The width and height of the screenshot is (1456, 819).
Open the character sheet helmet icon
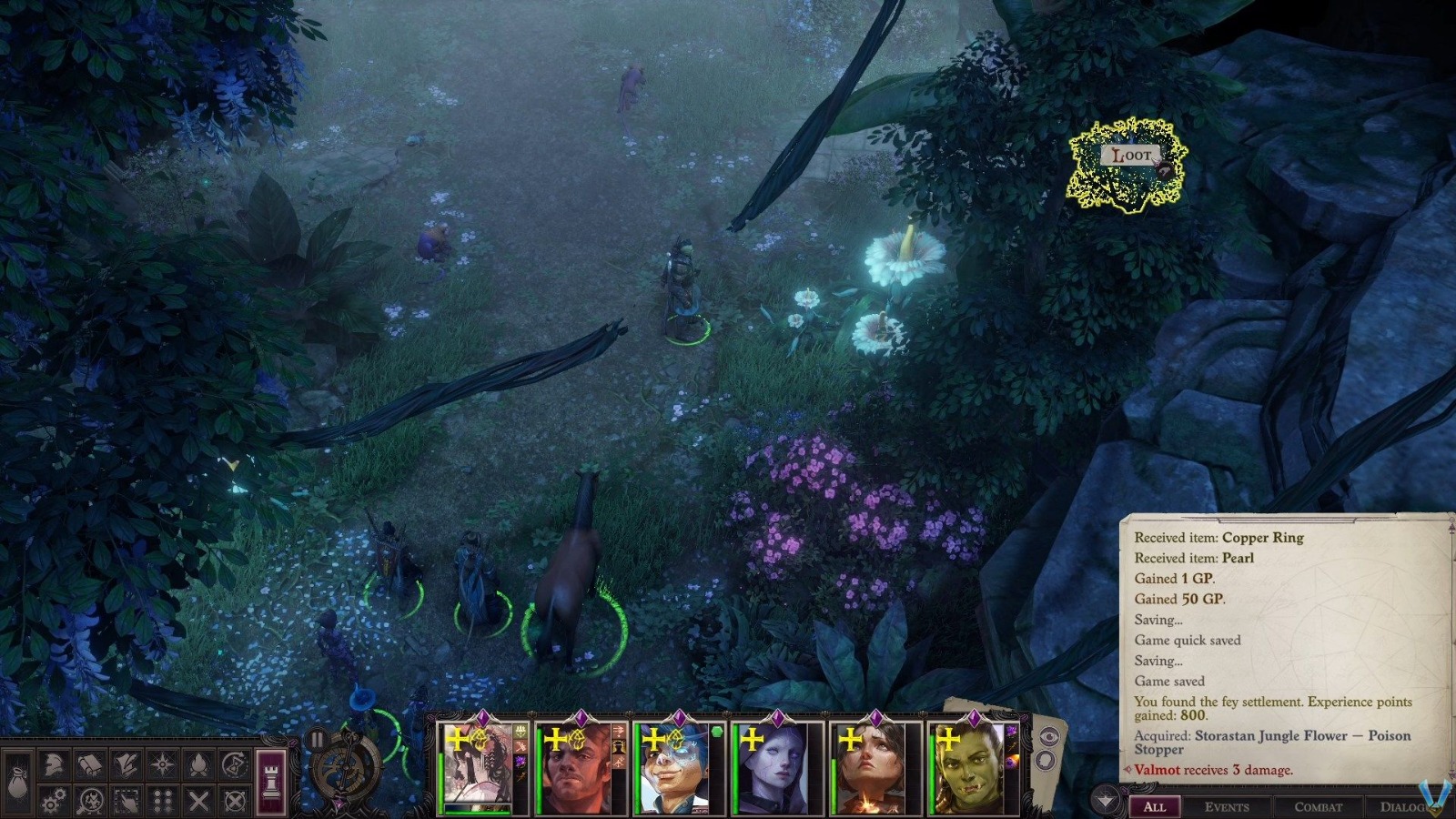[x=53, y=764]
